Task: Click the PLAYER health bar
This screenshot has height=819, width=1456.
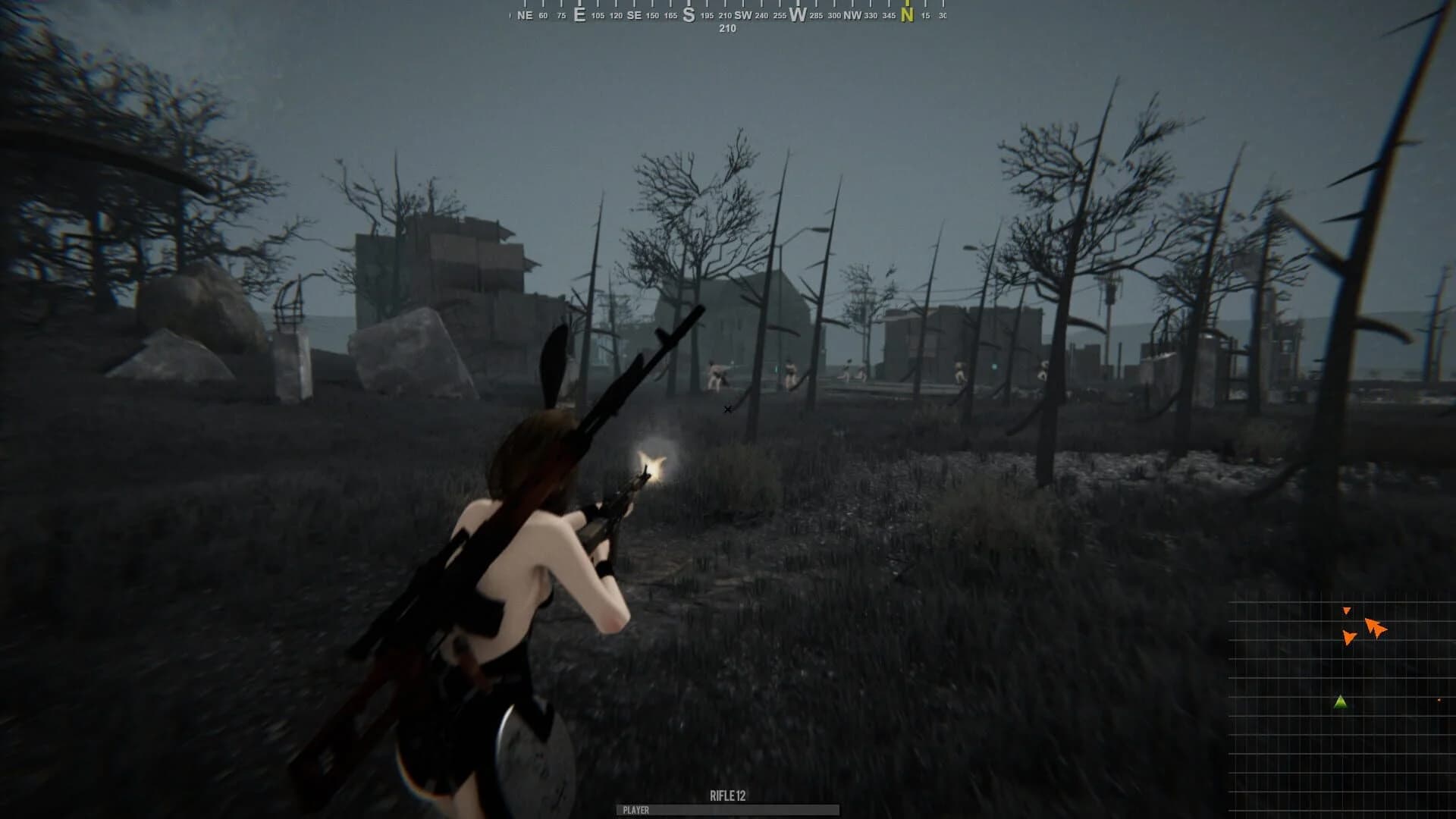Action: [728, 811]
